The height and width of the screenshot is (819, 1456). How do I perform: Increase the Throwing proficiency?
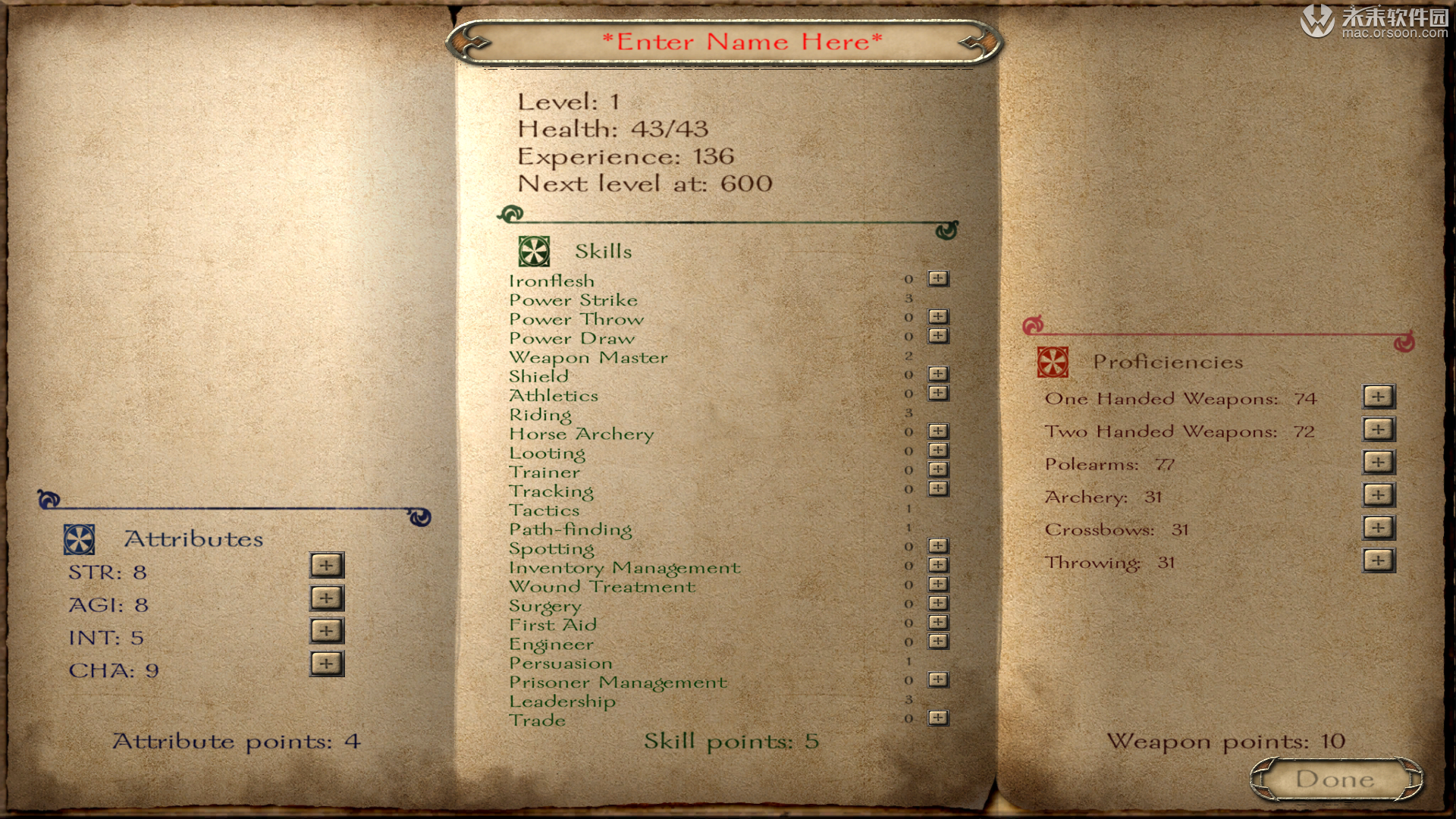tap(1378, 560)
